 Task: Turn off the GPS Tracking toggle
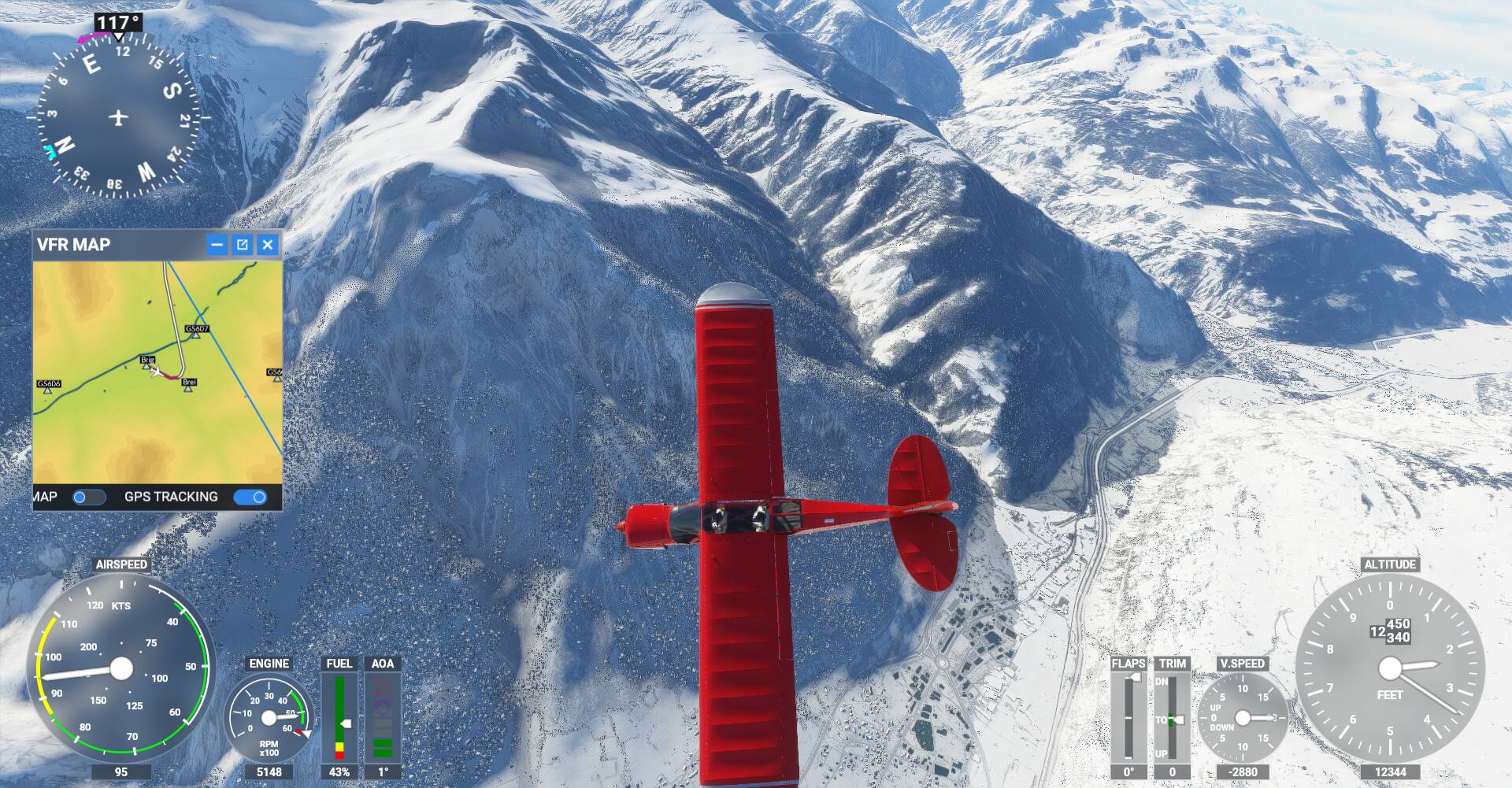click(x=250, y=497)
